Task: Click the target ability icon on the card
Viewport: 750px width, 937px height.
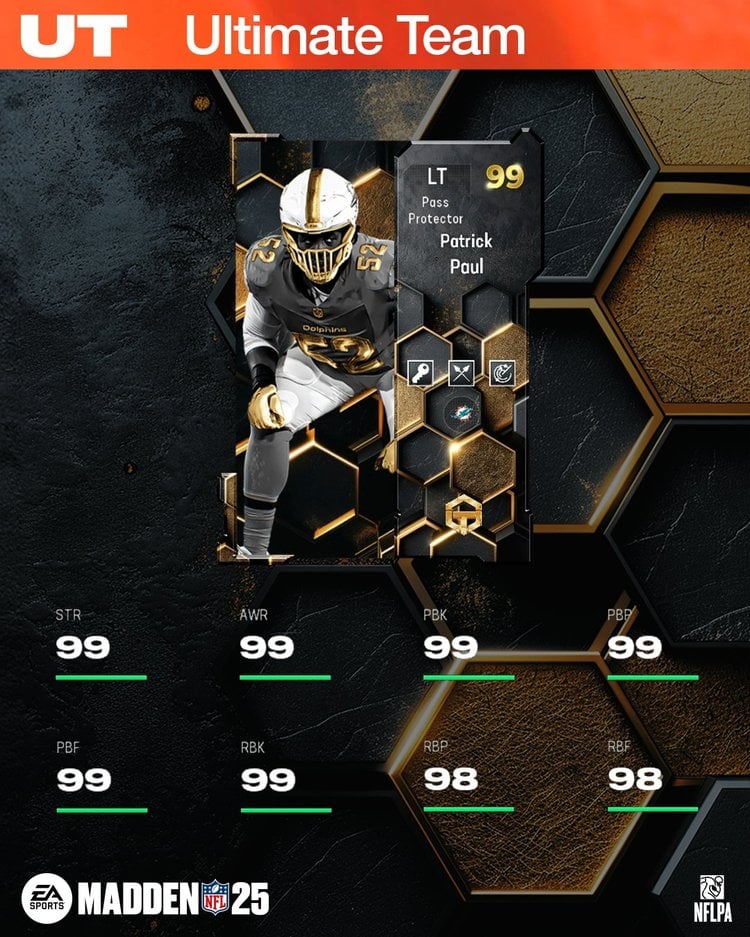Action: (x=503, y=373)
